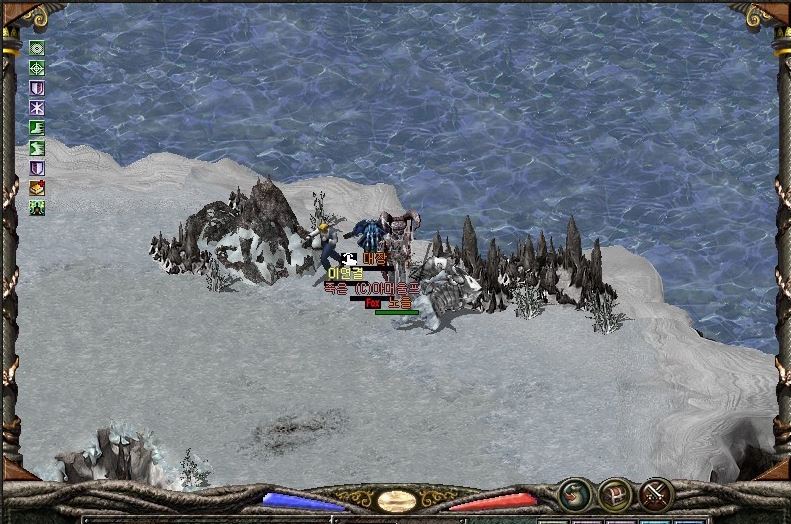Click the green meditating figure buff icon
This screenshot has height=524, width=791.
38,207
